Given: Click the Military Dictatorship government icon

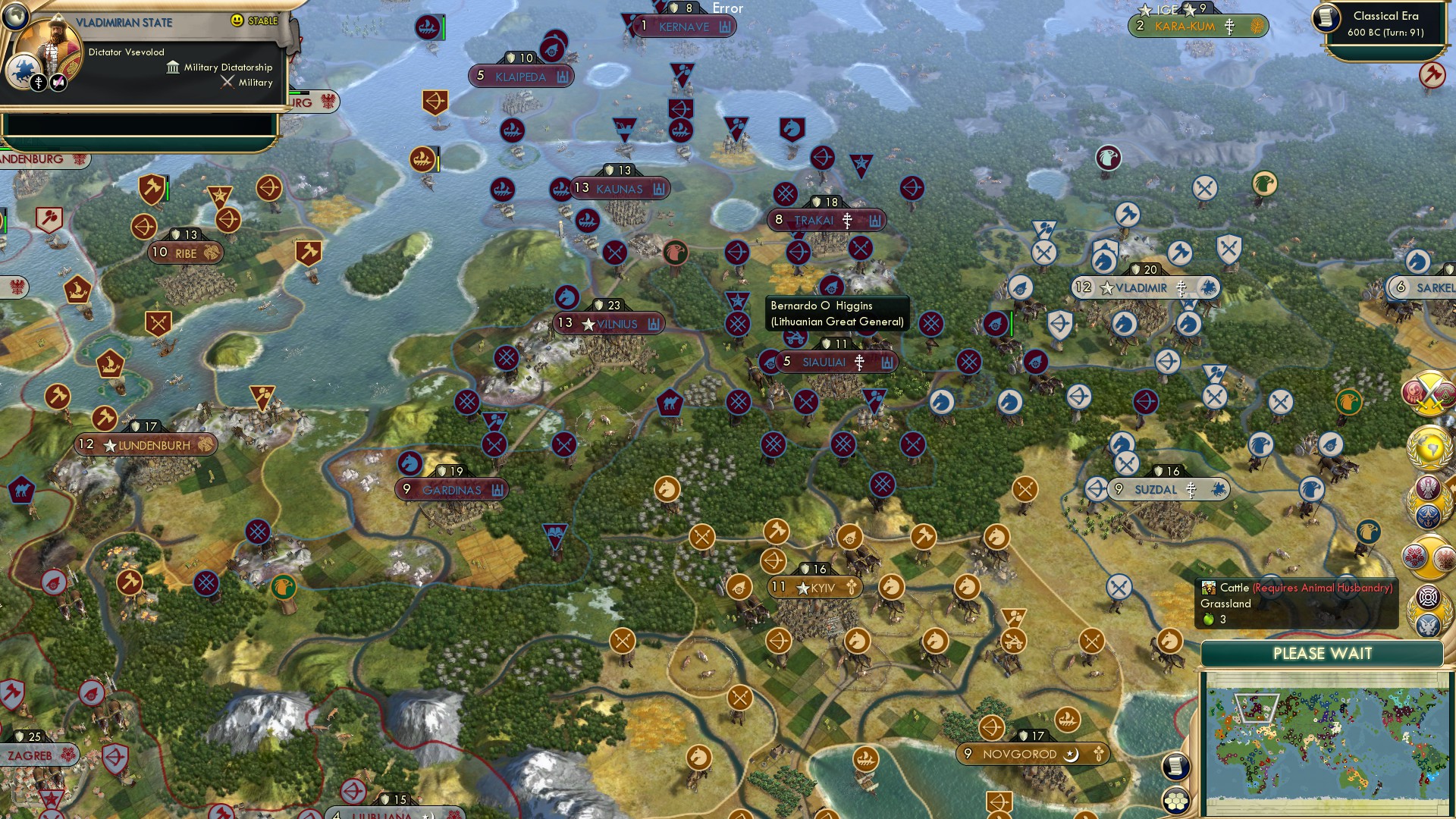Looking at the screenshot, I should pyautogui.click(x=173, y=68).
